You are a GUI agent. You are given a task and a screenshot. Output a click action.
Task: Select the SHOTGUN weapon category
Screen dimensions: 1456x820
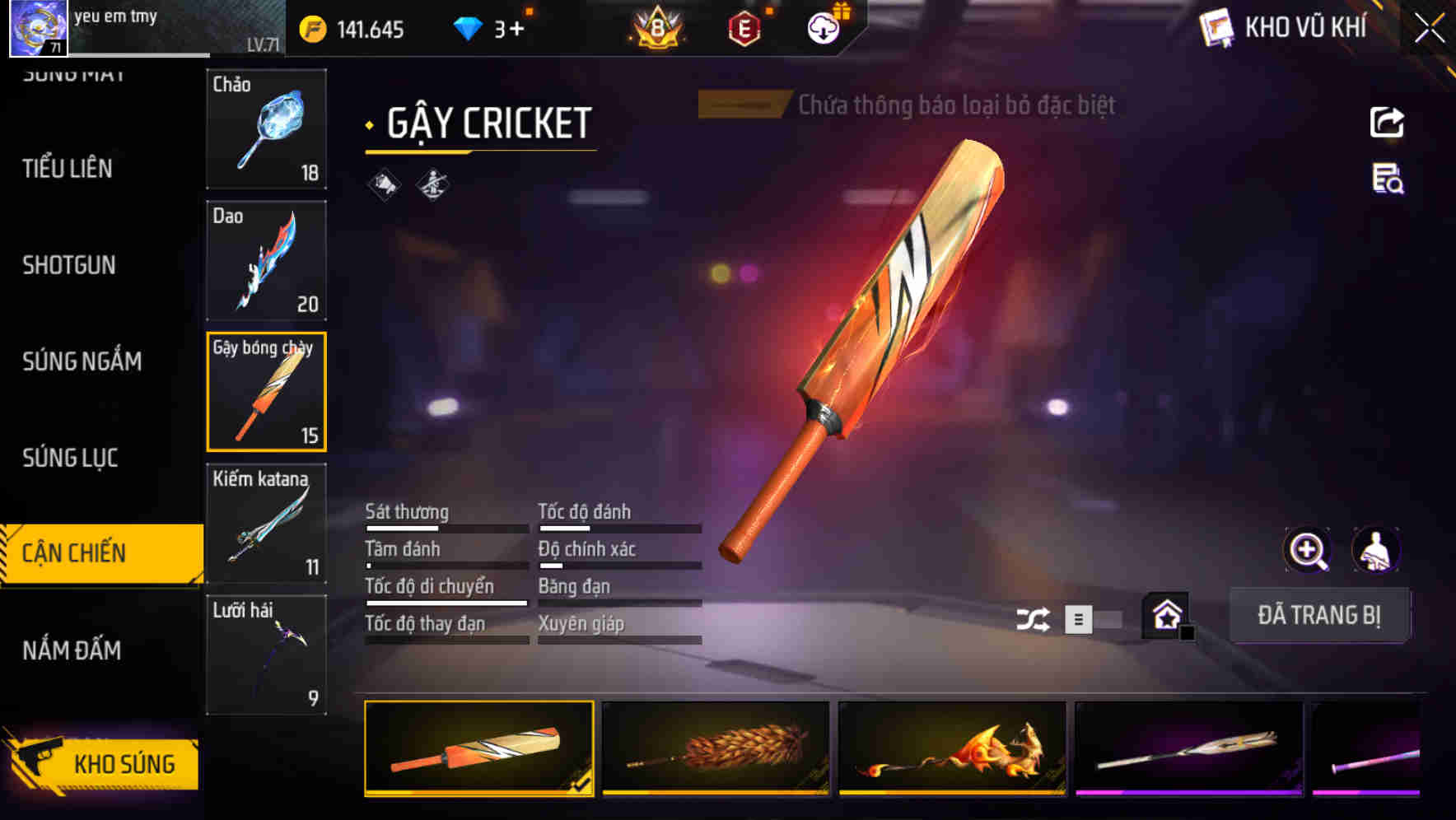tap(69, 265)
